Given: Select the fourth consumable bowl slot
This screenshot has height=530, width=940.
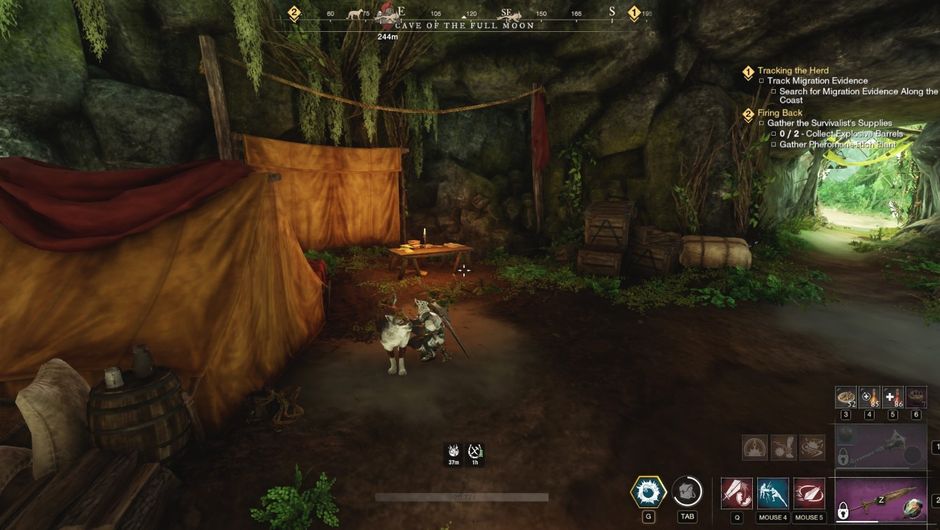Looking at the screenshot, I should tap(916, 397).
